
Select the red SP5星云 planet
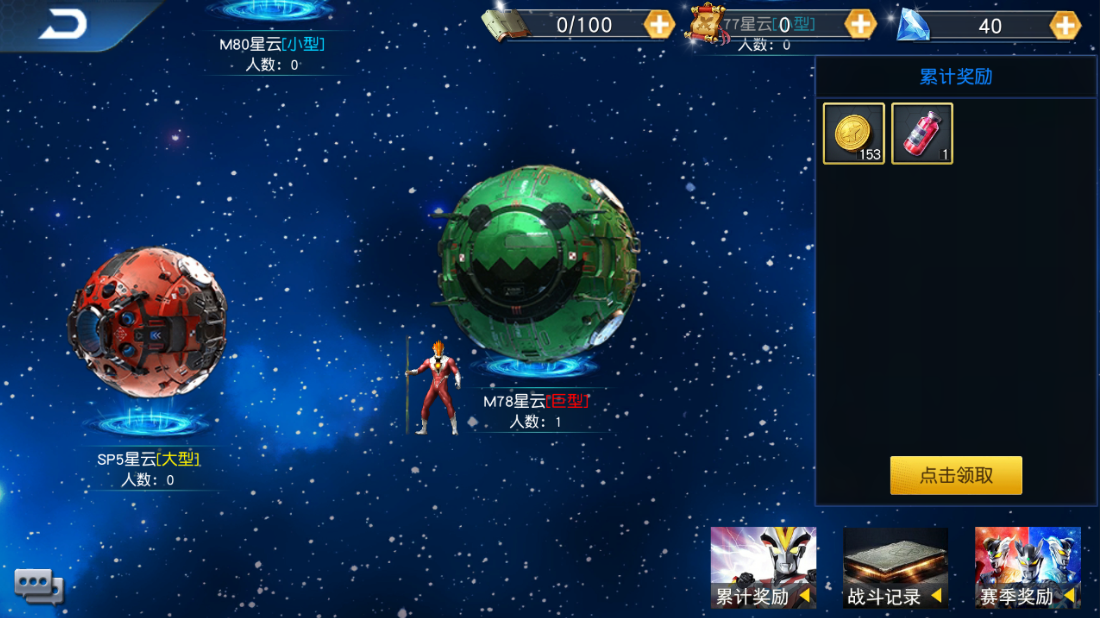pos(147,322)
